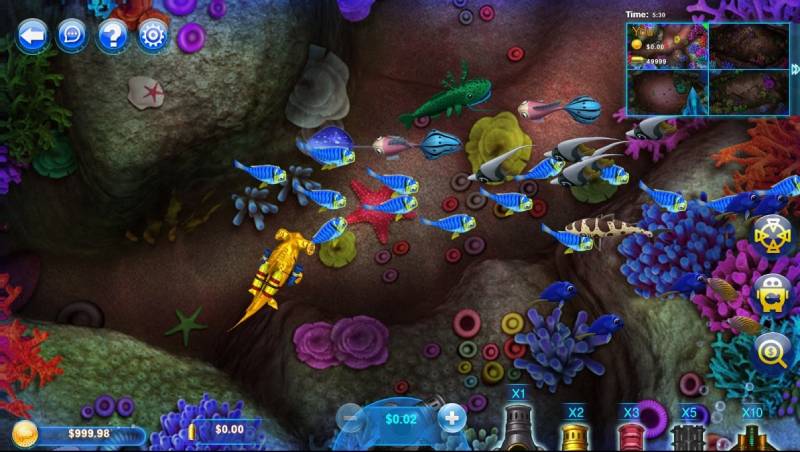Image resolution: width=800 pixels, height=452 pixels.
Task: Expand the player panel with the double arrow
Action: 795,69
